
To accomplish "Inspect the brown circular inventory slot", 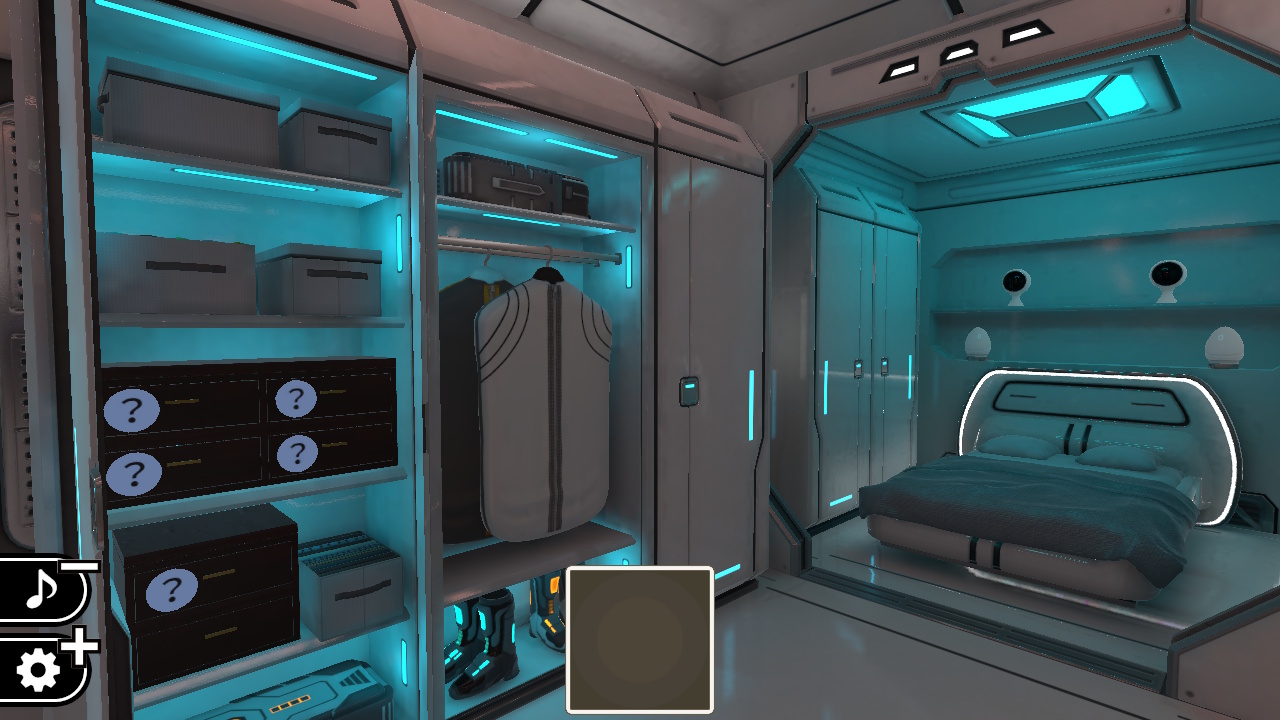I will tap(639, 636).
